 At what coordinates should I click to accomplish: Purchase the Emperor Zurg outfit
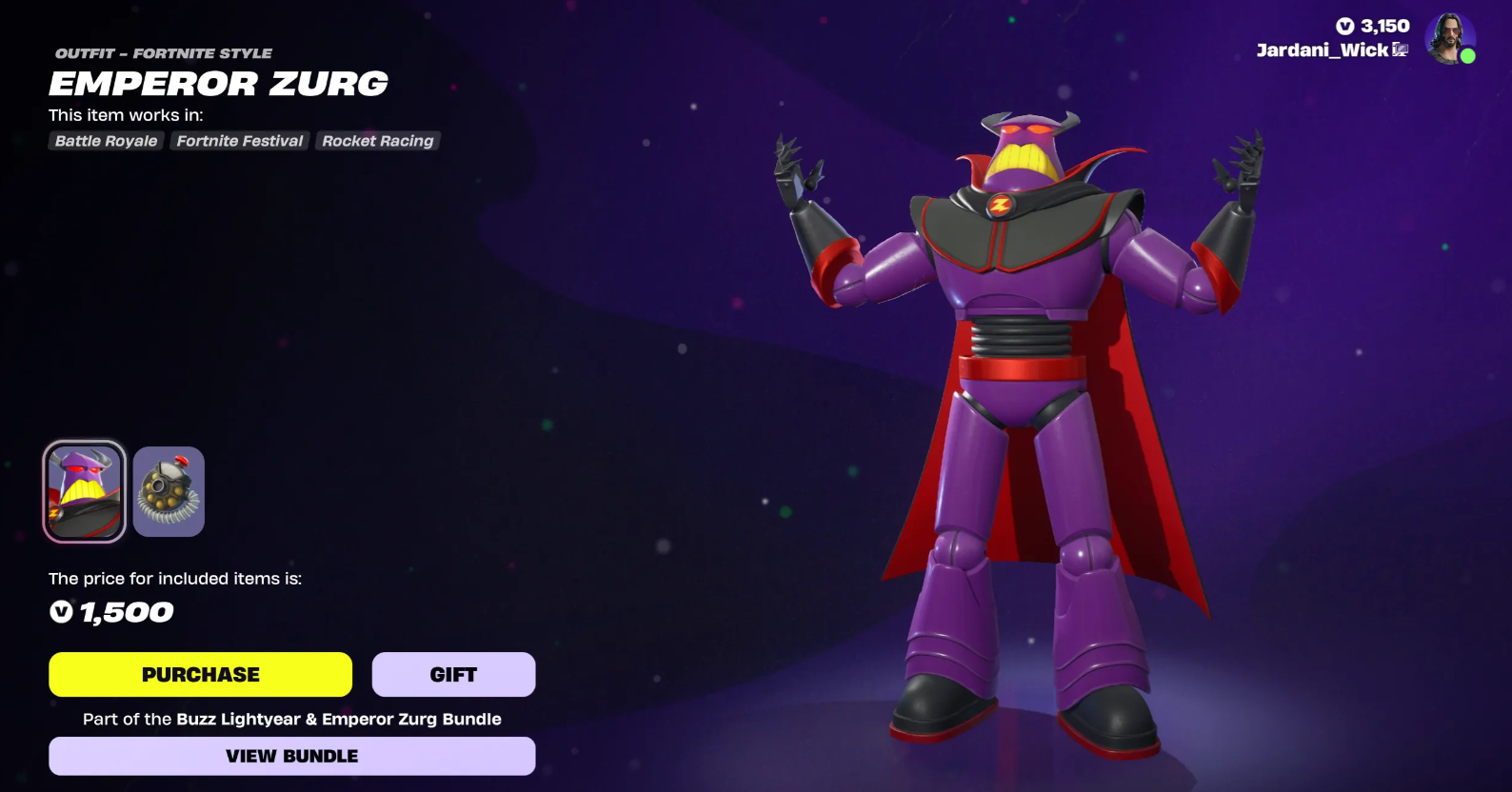[200, 674]
